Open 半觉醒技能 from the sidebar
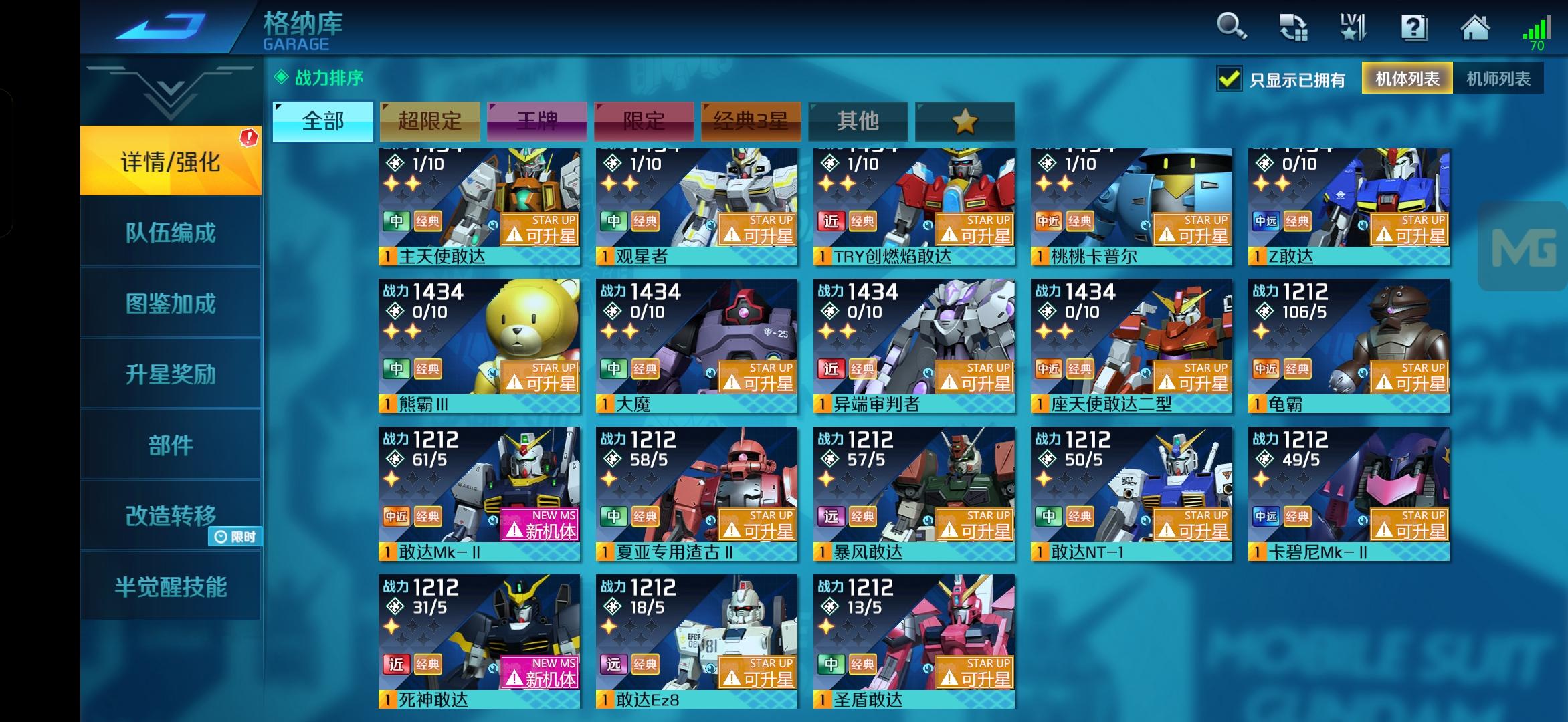 (x=171, y=587)
